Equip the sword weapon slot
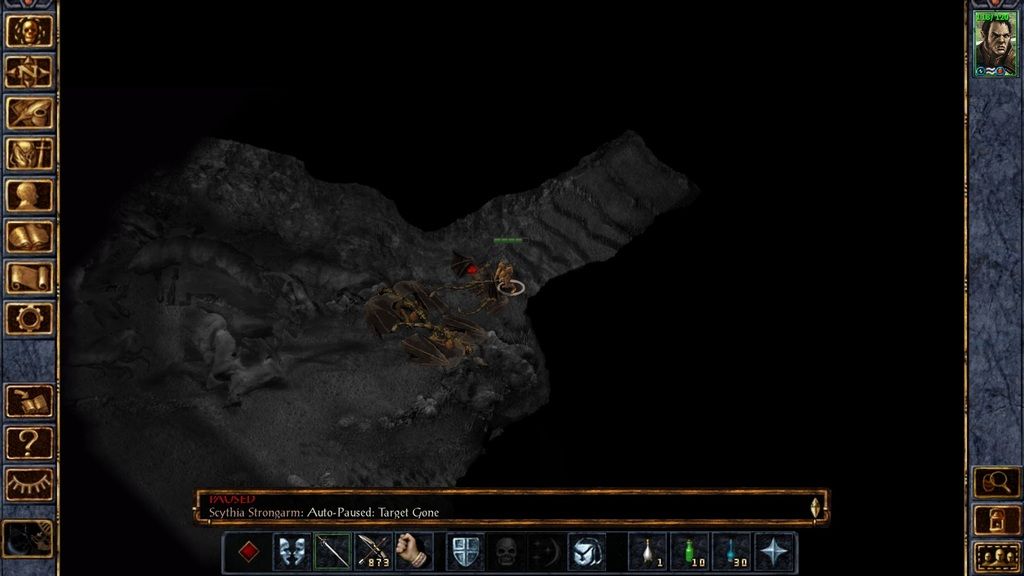 (333, 552)
